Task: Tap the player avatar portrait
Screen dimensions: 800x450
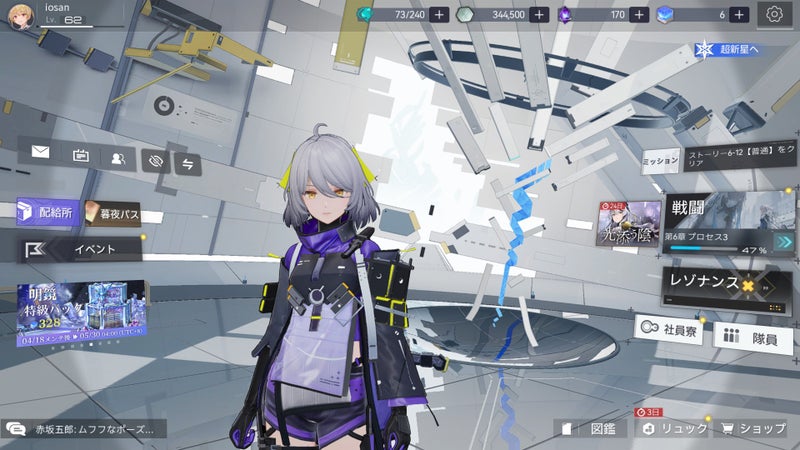Action: click(x=22, y=17)
